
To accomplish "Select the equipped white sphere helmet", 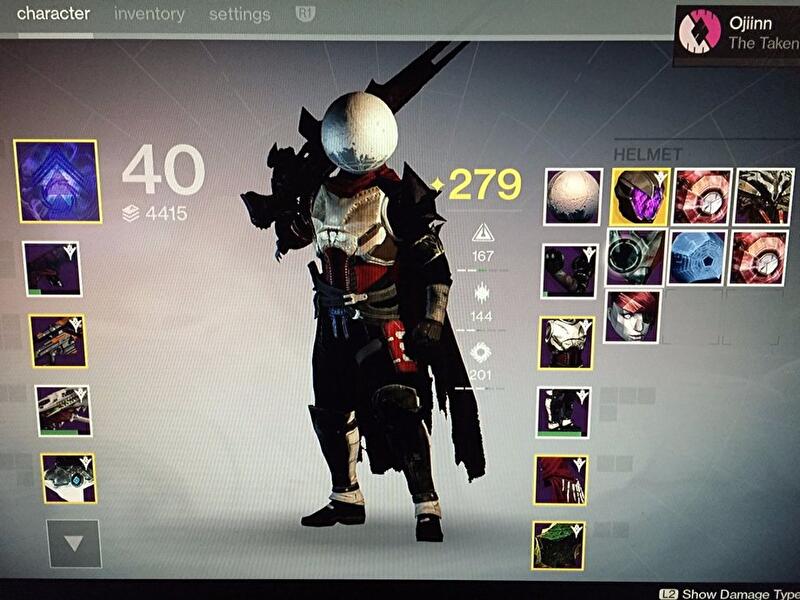I will pos(573,197).
